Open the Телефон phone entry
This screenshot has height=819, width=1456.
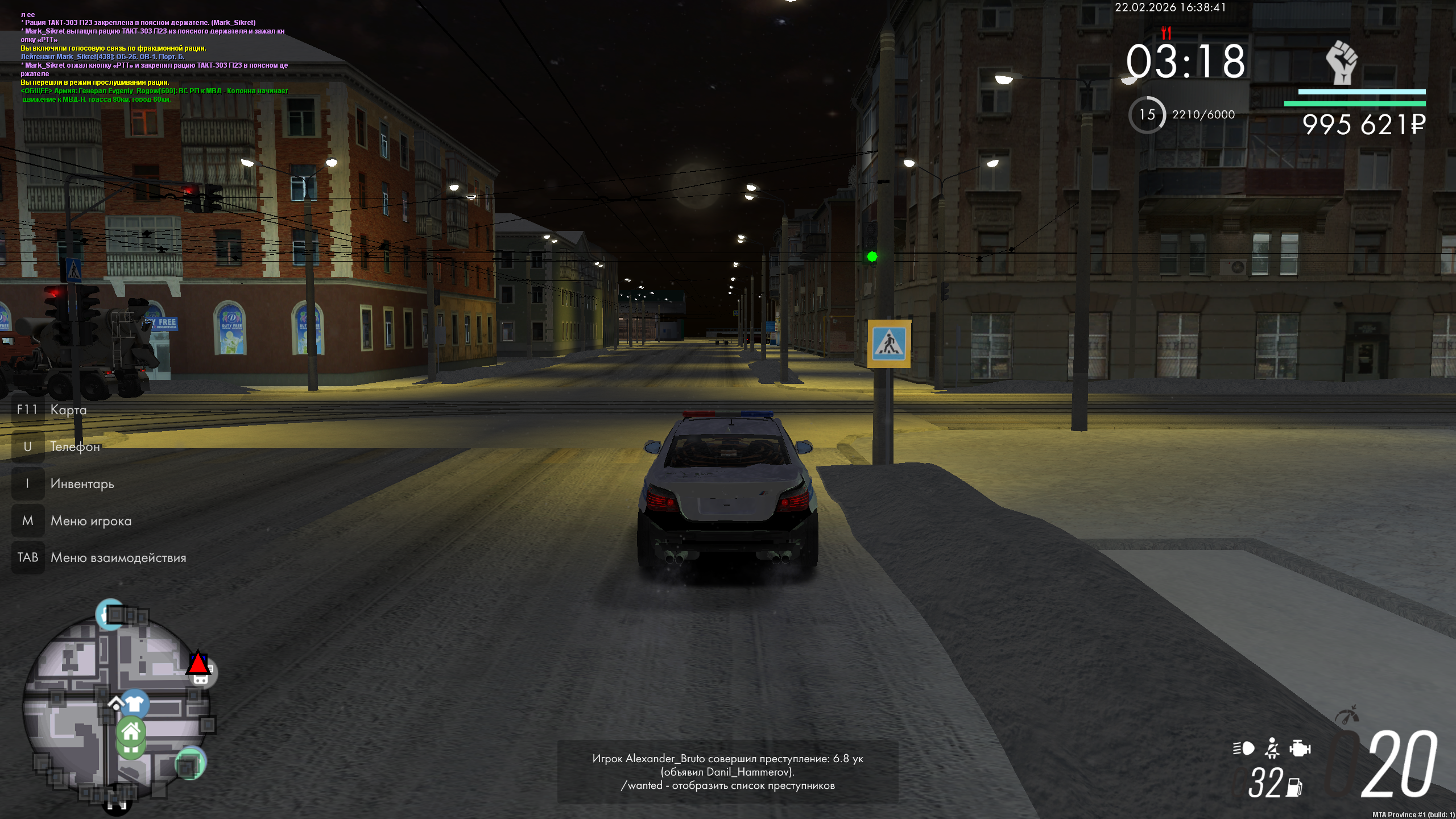[x=75, y=446]
